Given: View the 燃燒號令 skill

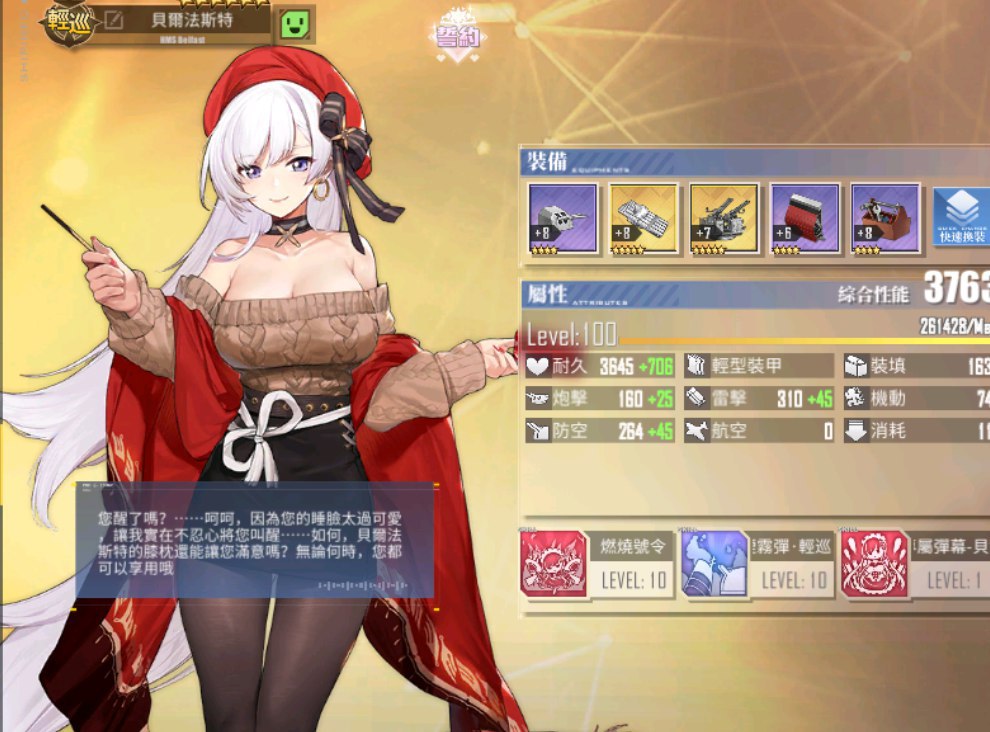Looking at the screenshot, I should pyautogui.click(x=595, y=564).
